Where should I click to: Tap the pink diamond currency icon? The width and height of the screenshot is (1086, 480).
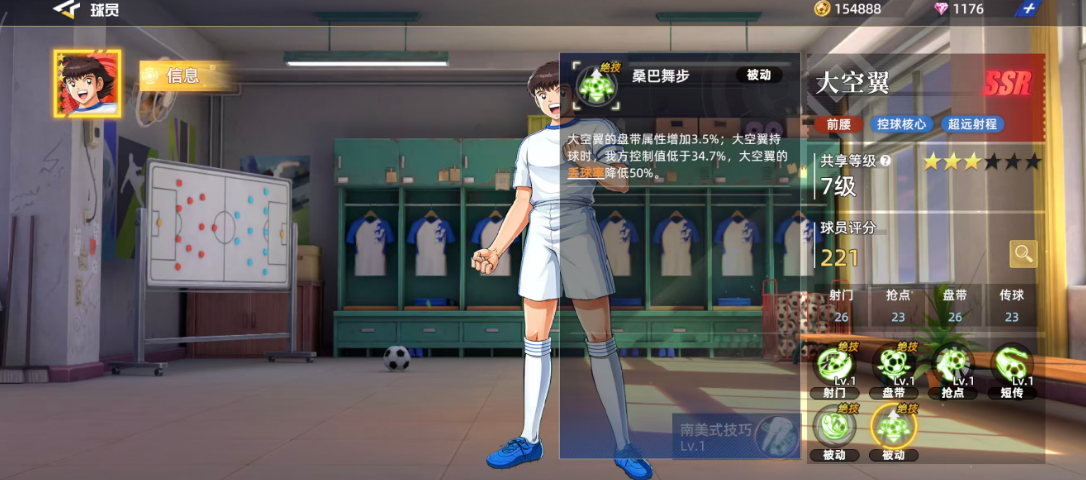coord(941,9)
